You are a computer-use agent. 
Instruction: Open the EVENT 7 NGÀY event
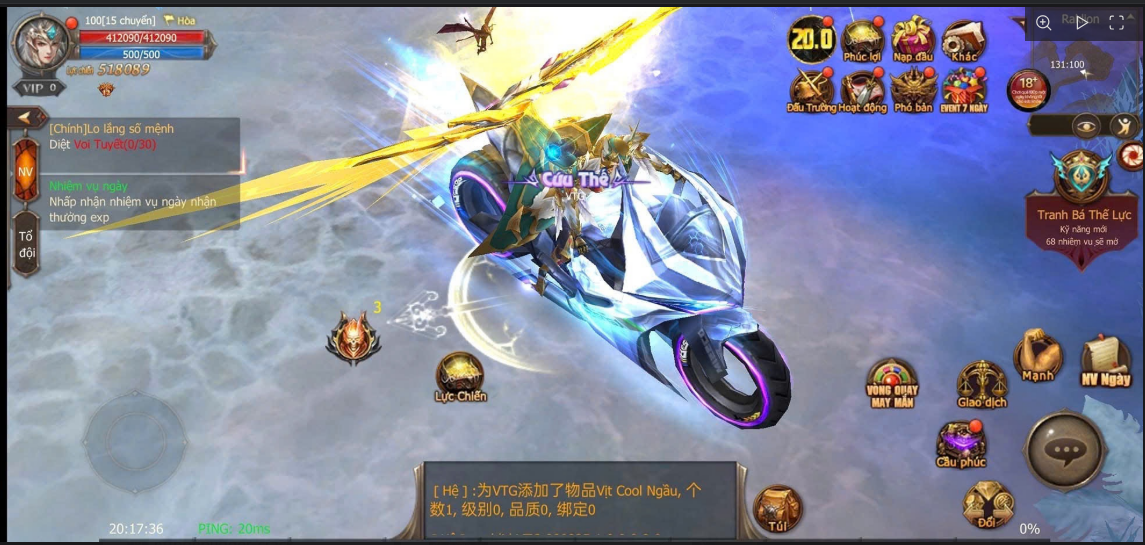tap(964, 90)
